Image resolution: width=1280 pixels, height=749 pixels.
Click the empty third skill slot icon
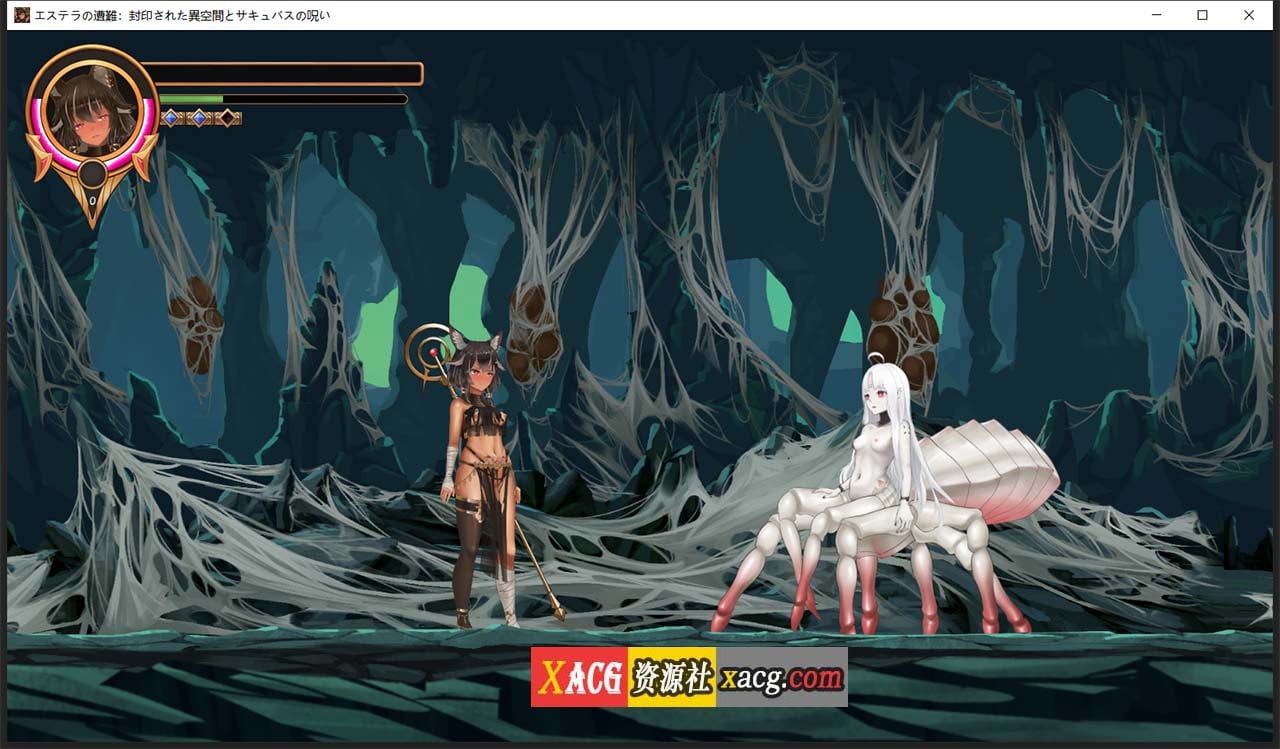[x=228, y=117]
